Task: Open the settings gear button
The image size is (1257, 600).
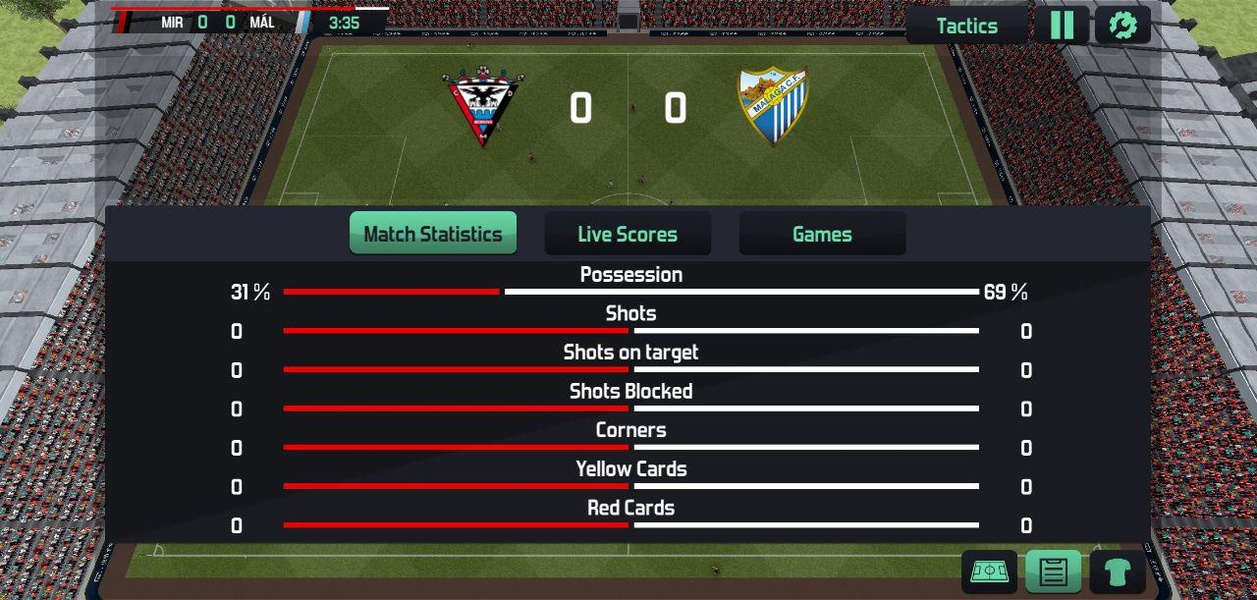Action: (1122, 25)
